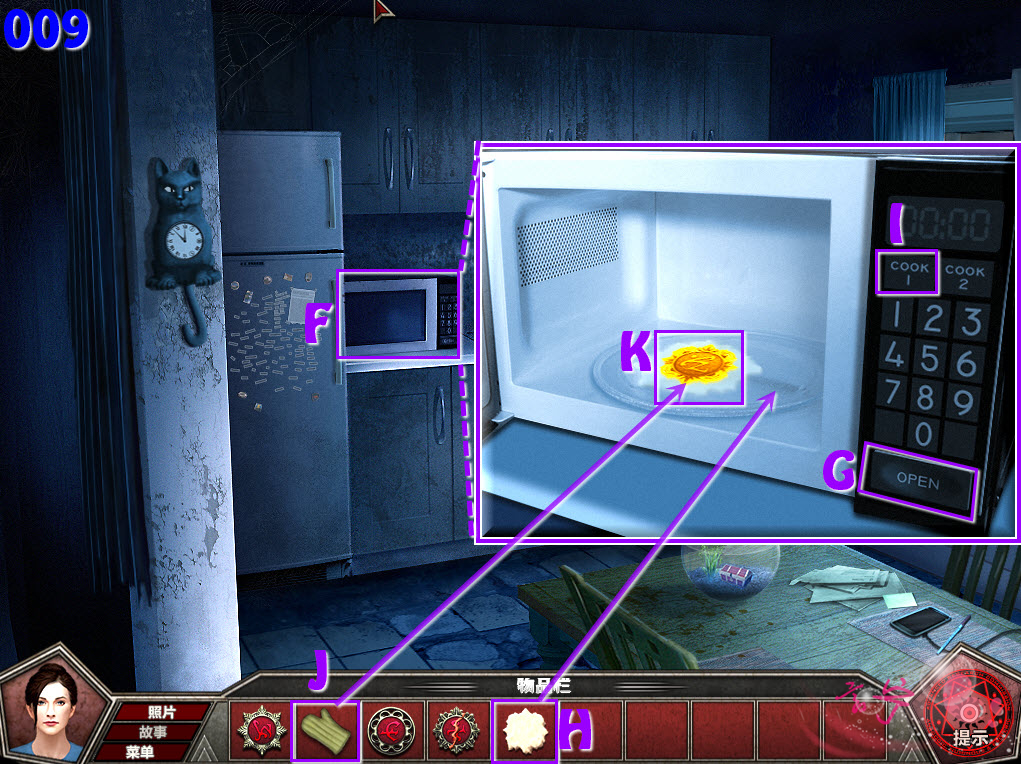1021x764 pixels.
Task: Push the COOK 2 keypad button
Action: coord(964,276)
